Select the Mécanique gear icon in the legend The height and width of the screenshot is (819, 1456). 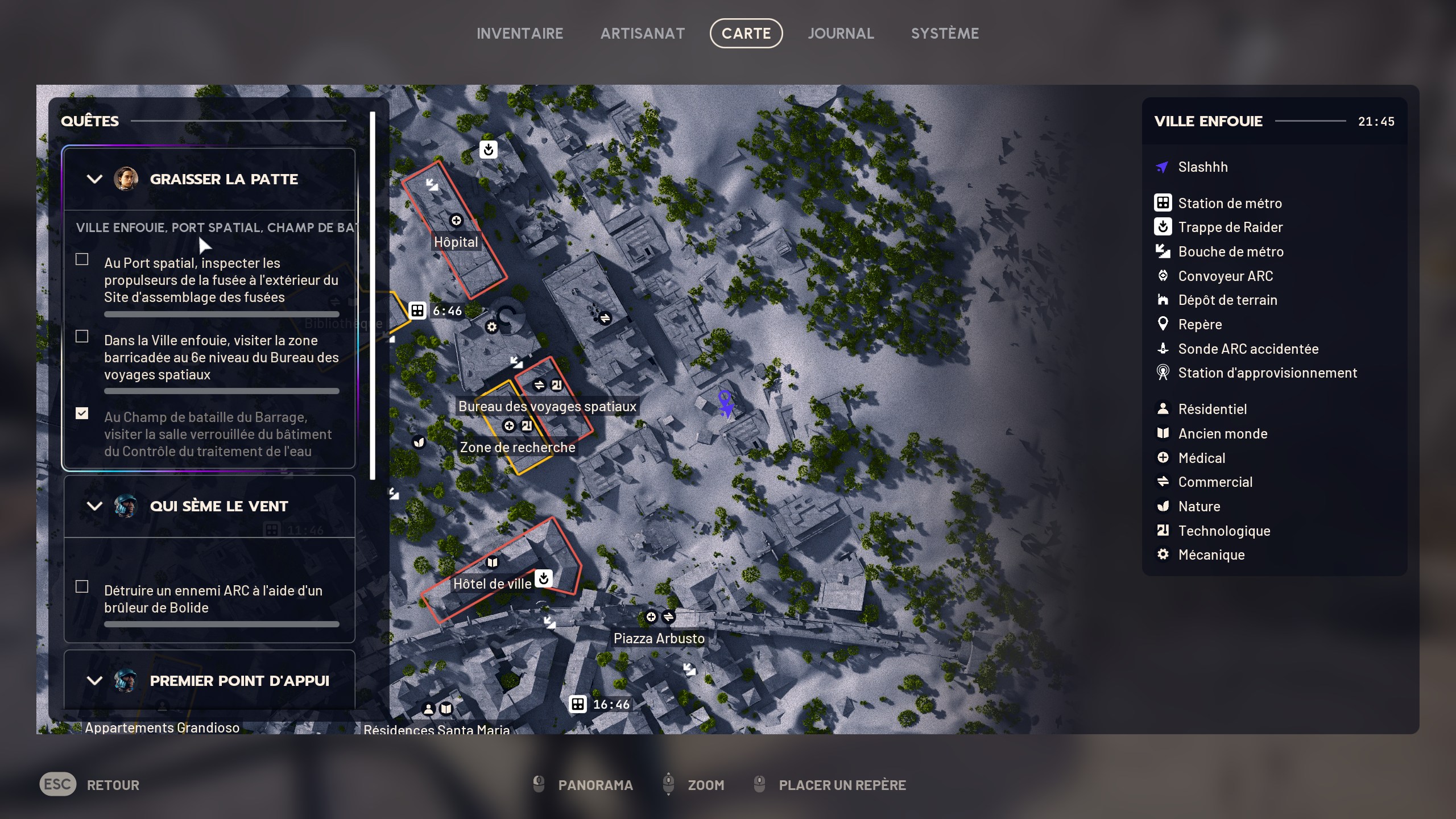click(1164, 555)
